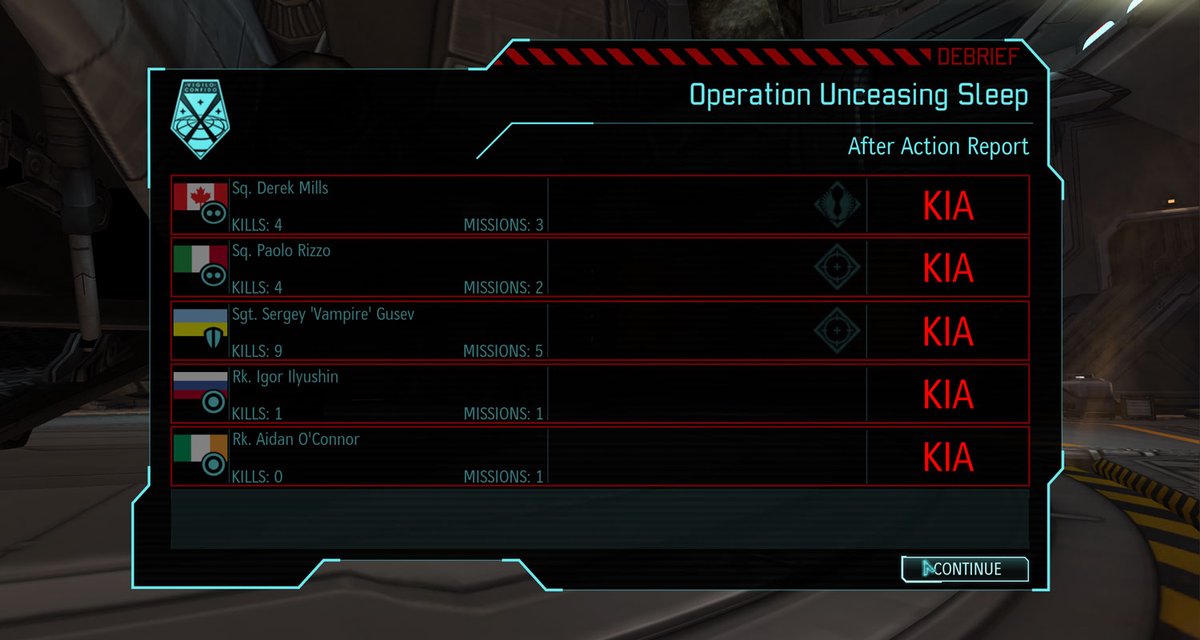Choose Sgt. Sergey 'Vampire' Gusev's row
This screenshot has height=640, width=1200.
[600, 330]
